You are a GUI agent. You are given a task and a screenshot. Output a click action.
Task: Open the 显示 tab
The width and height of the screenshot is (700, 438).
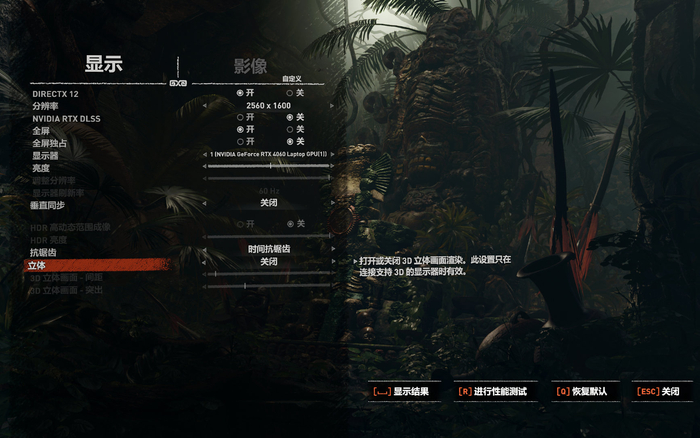(103, 65)
